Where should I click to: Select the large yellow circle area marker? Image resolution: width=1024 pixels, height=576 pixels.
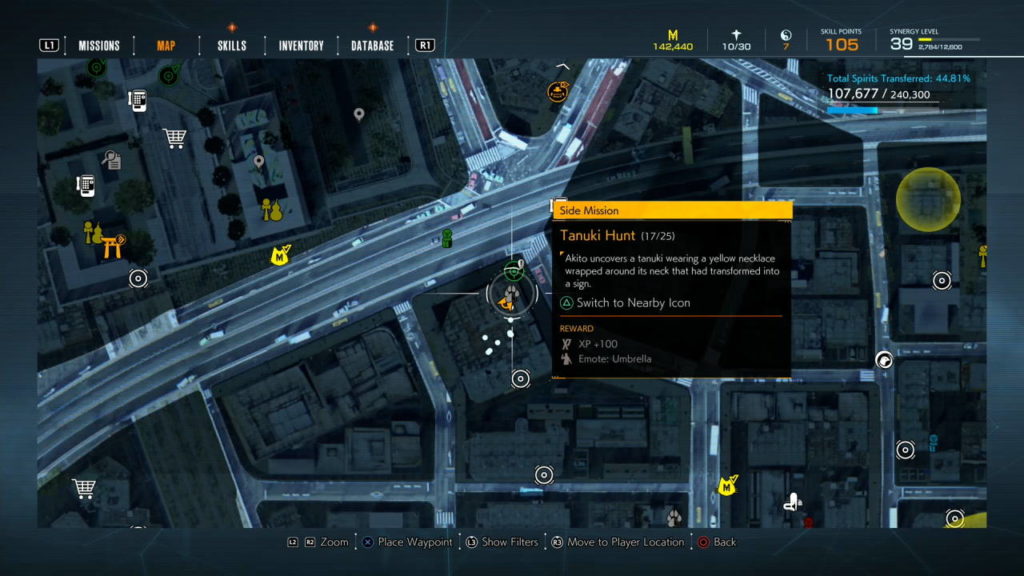928,198
